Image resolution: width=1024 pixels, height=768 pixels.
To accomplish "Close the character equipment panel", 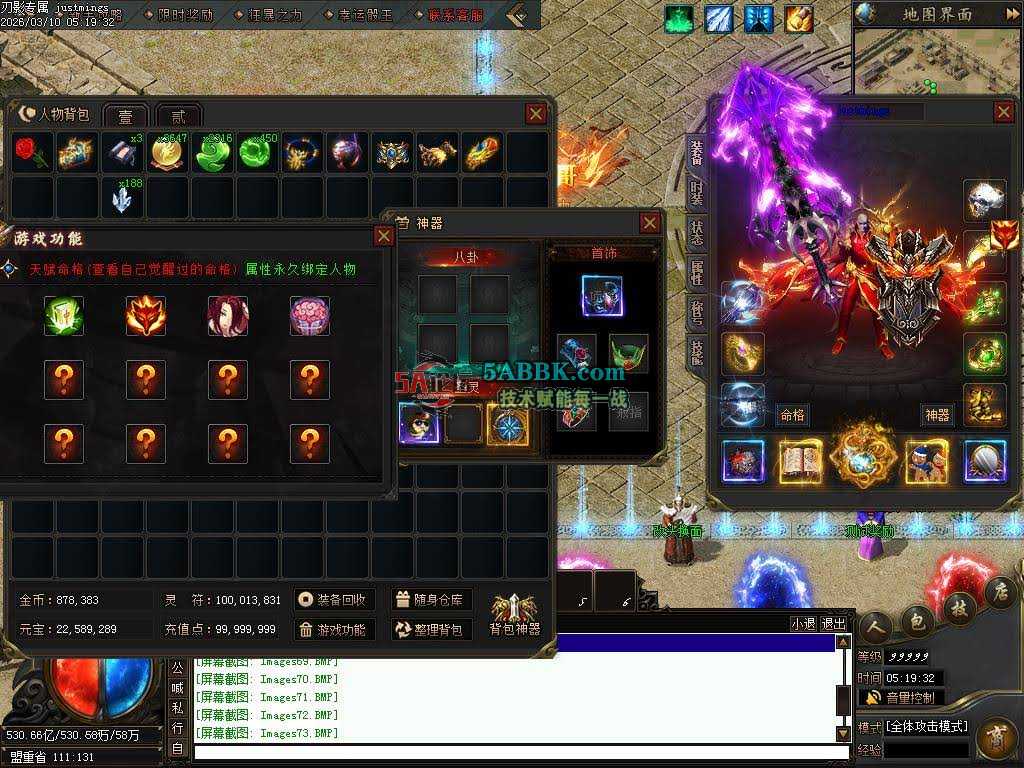I will [x=1004, y=111].
